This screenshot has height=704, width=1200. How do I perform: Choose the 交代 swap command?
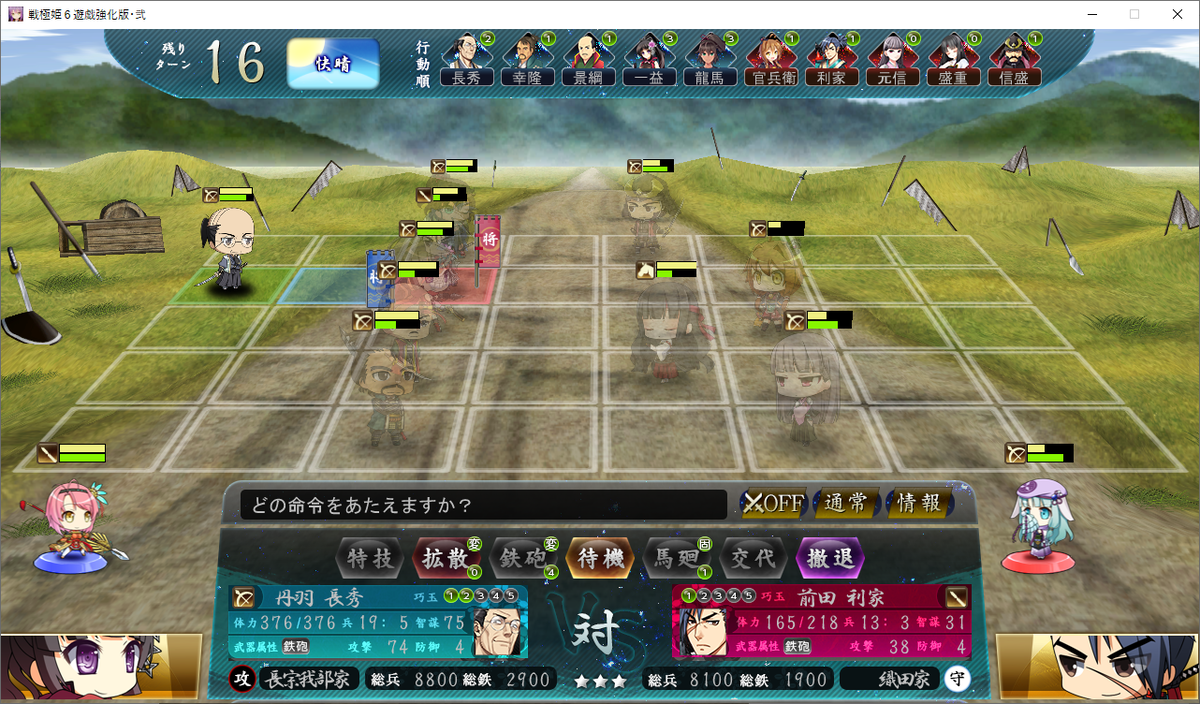tap(752, 558)
